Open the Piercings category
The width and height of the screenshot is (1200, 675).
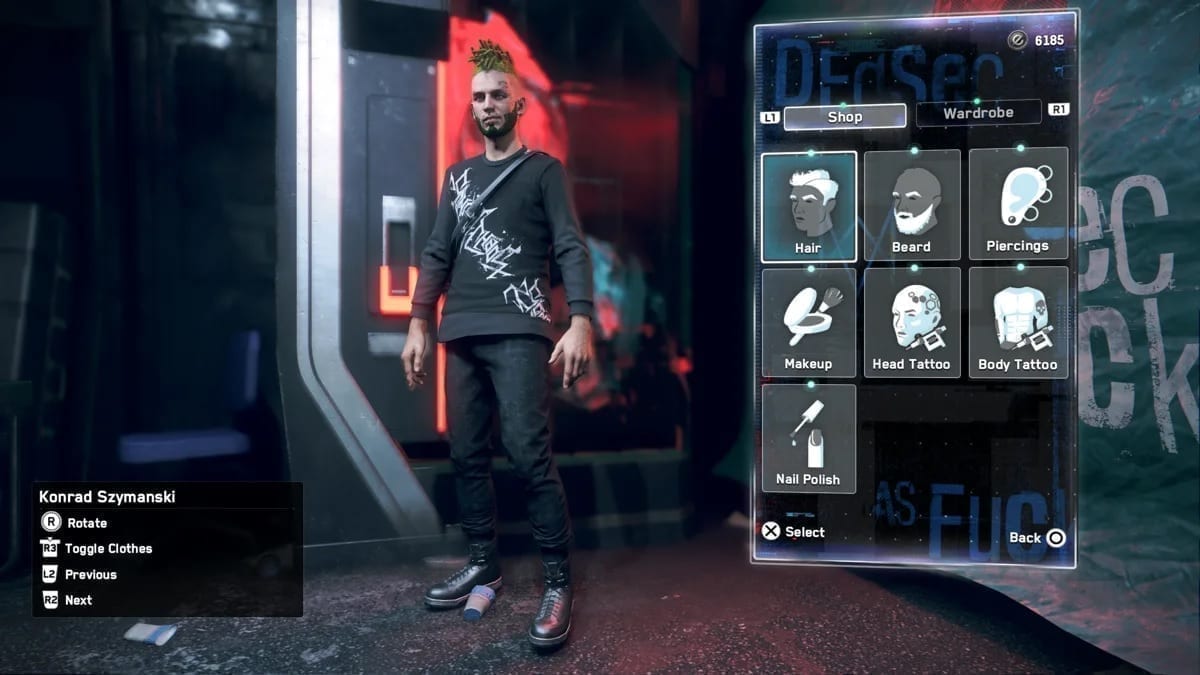pos(1017,204)
